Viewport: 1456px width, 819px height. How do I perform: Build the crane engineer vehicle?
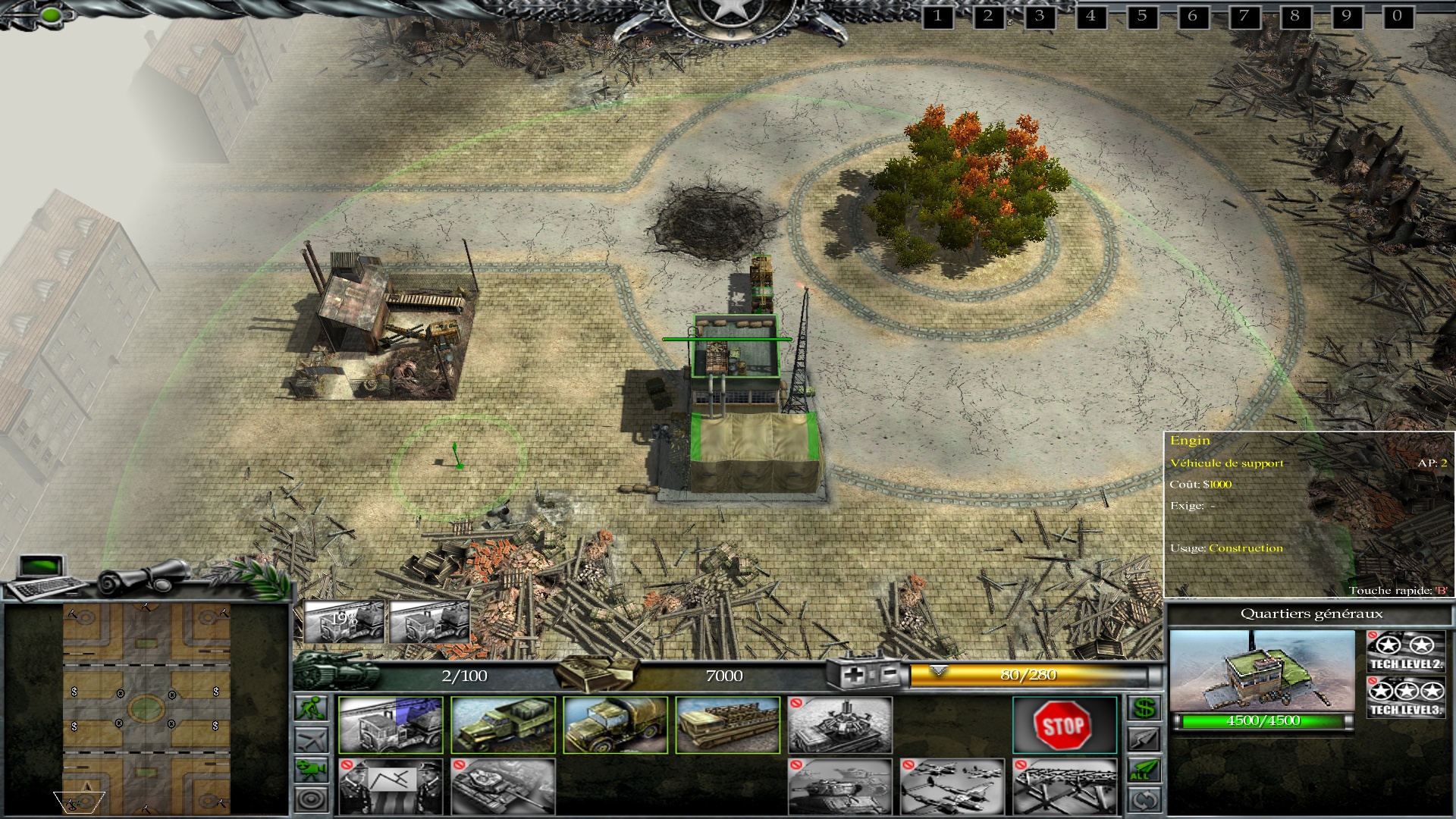[x=390, y=726]
